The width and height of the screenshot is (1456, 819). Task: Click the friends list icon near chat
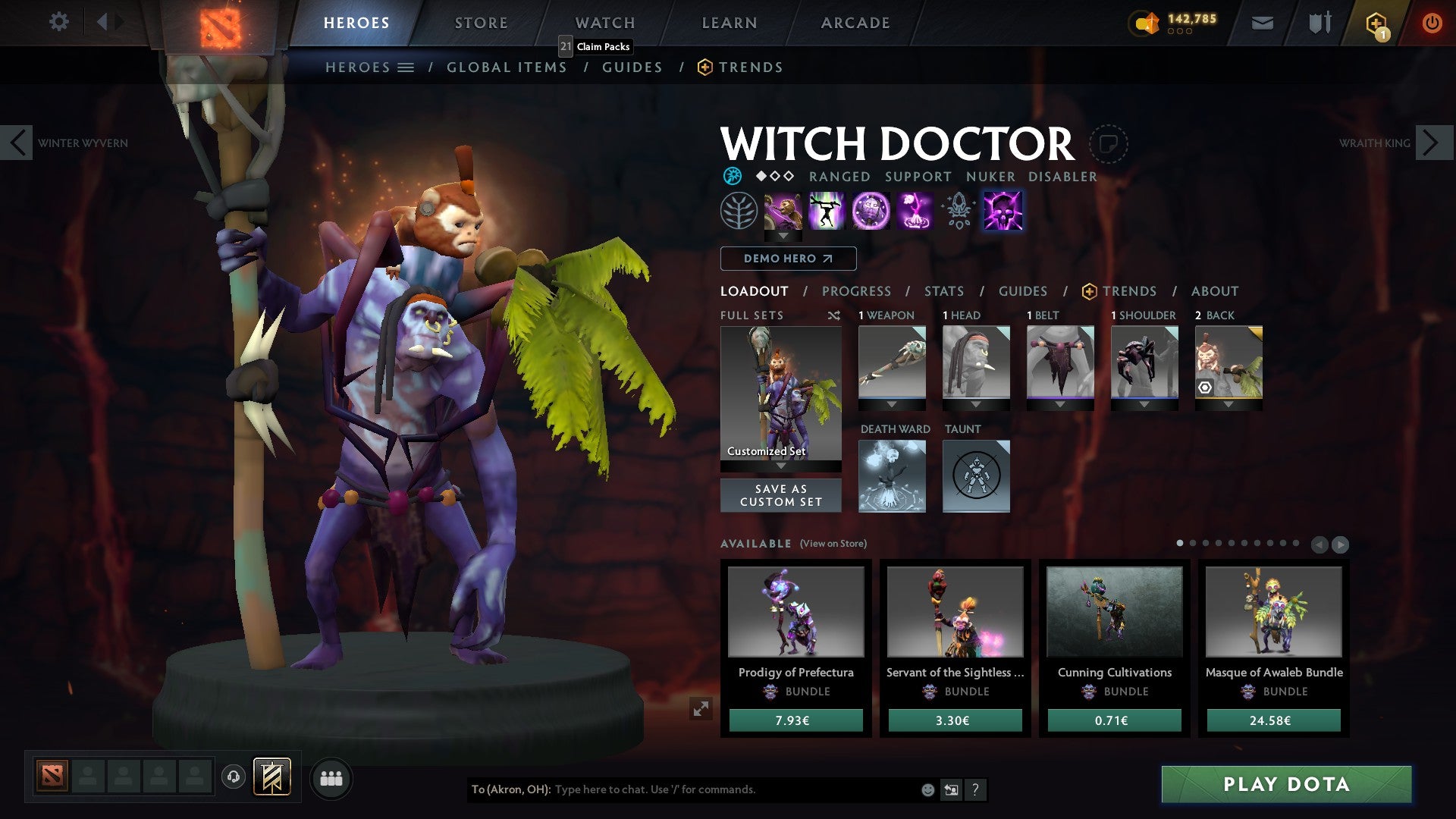[331, 777]
